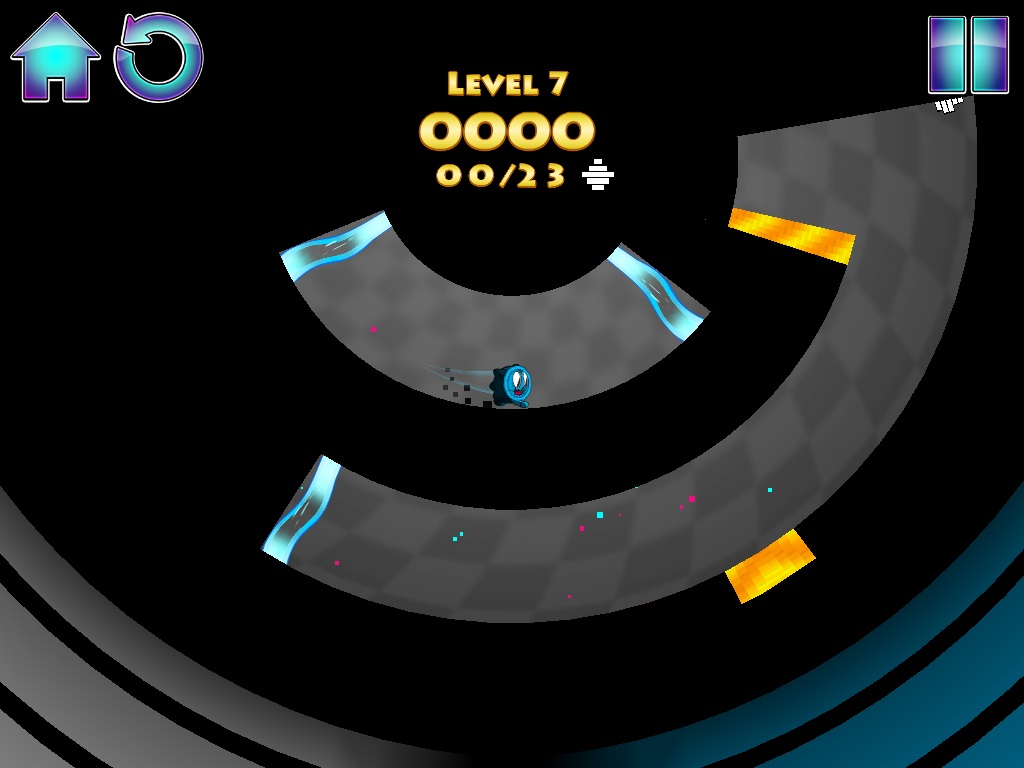Restart the level with the circular arrow
The height and width of the screenshot is (768, 1024).
click(x=159, y=58)
